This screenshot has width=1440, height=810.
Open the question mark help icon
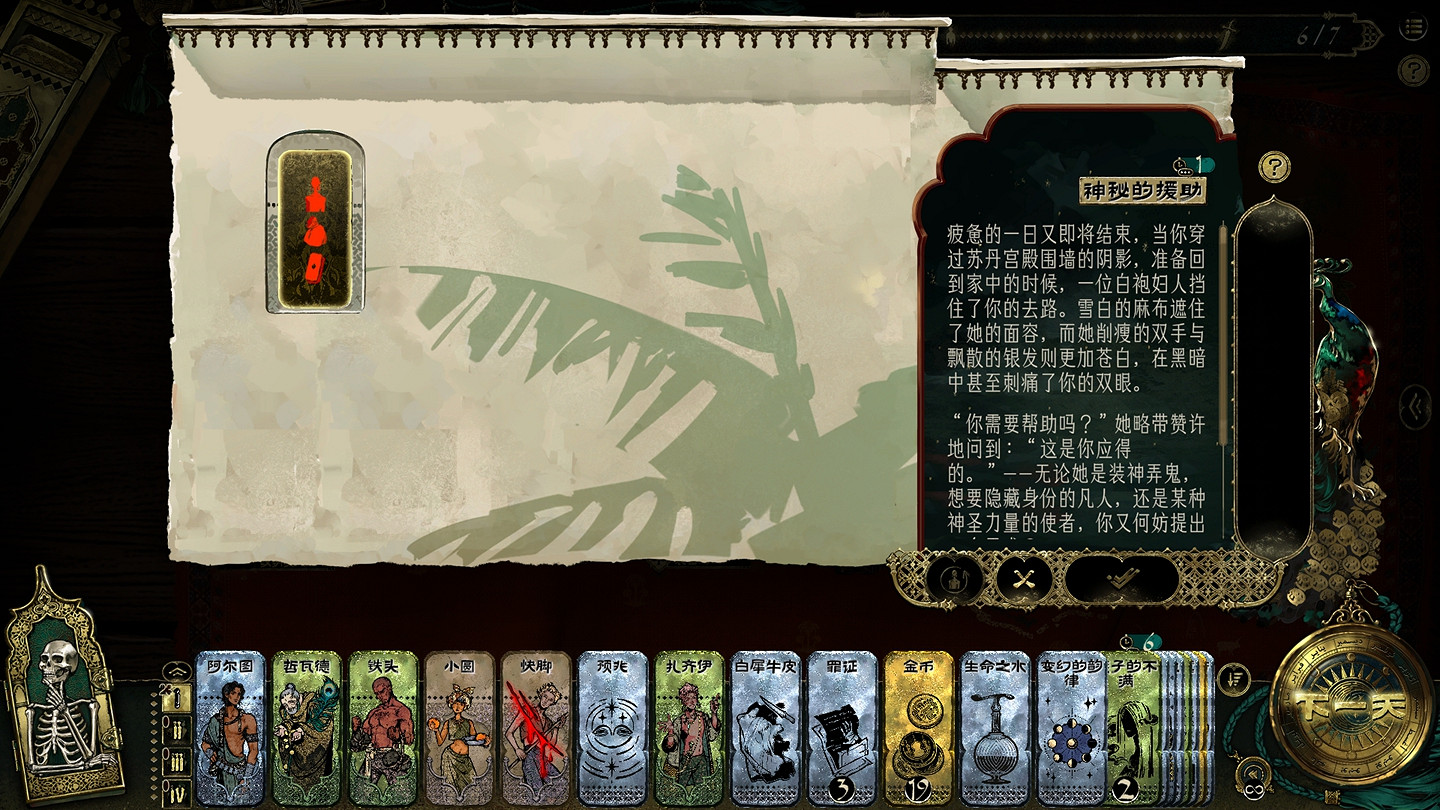click(x=1273, y=166)
